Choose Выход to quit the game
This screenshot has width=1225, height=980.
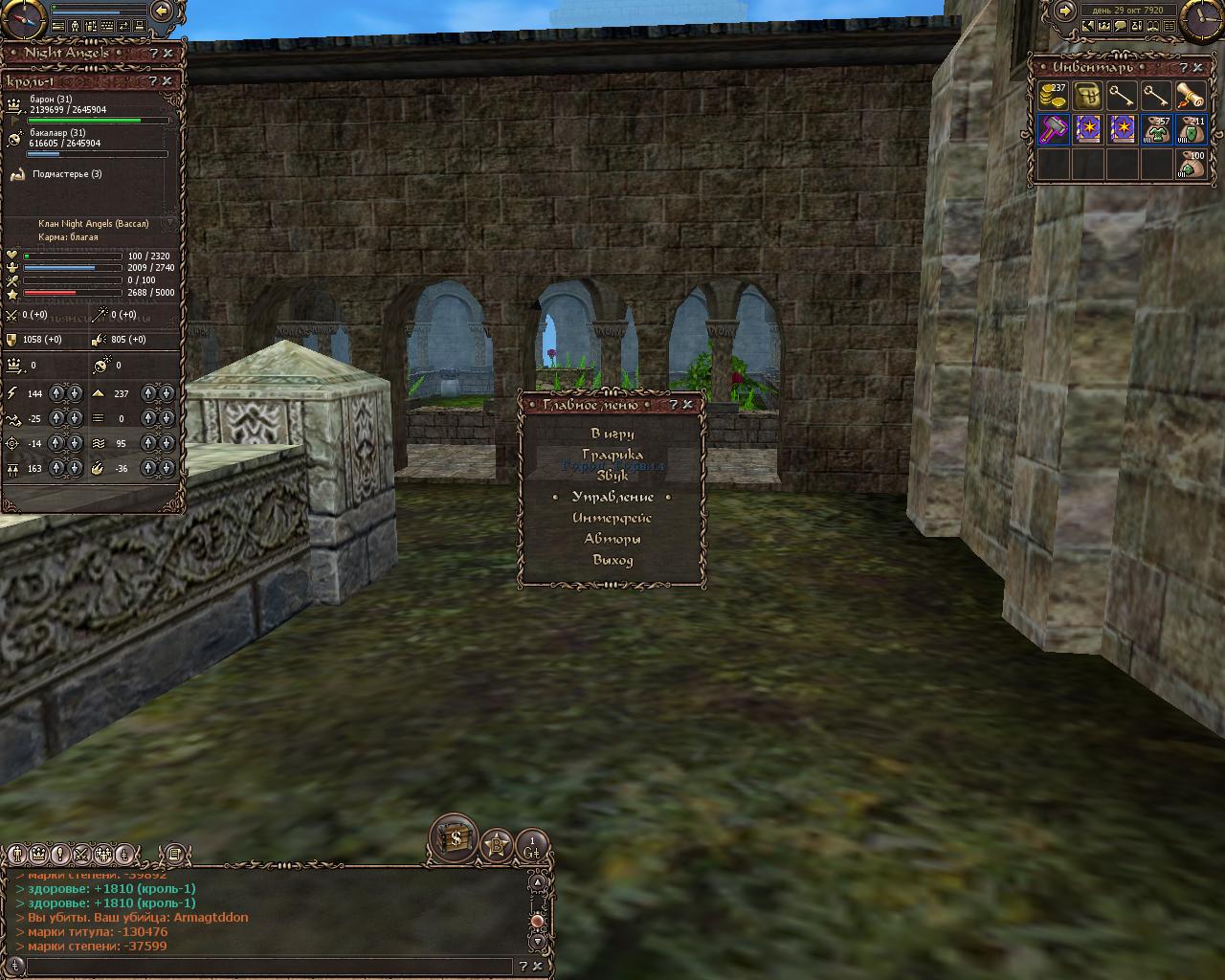(x=612, y=560)
